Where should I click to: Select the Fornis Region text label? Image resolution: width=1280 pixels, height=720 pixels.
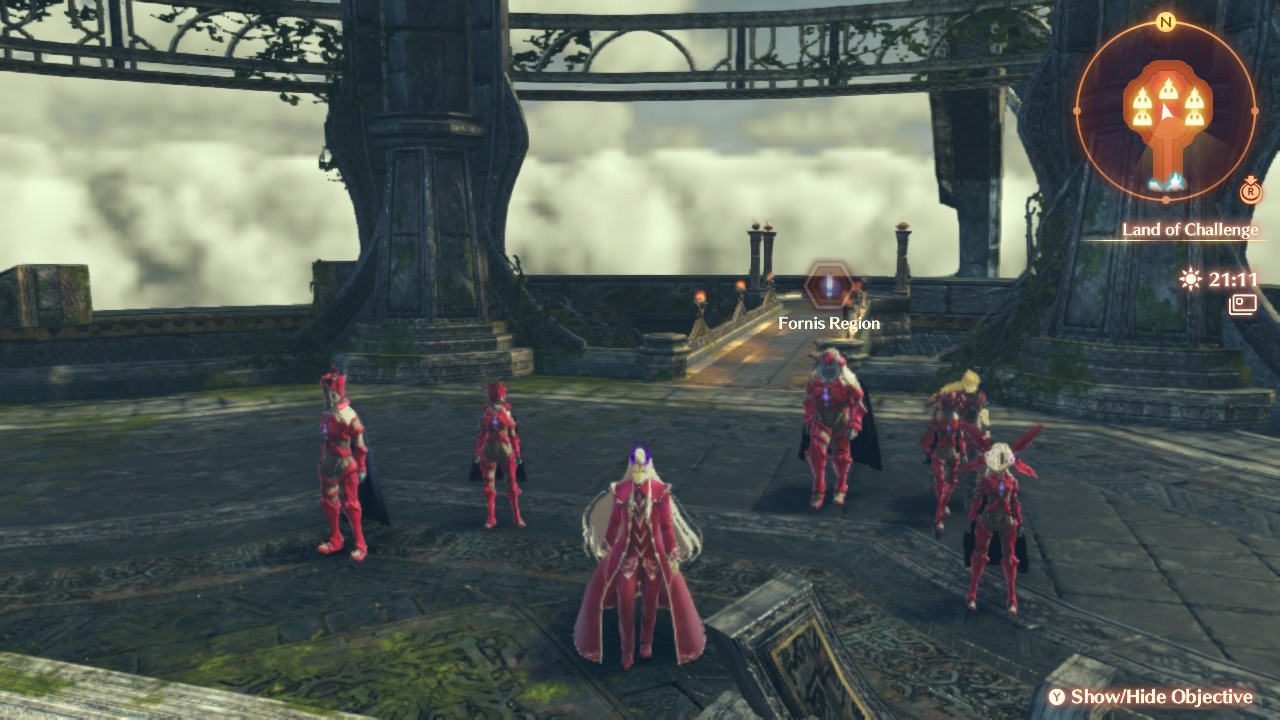828,323
